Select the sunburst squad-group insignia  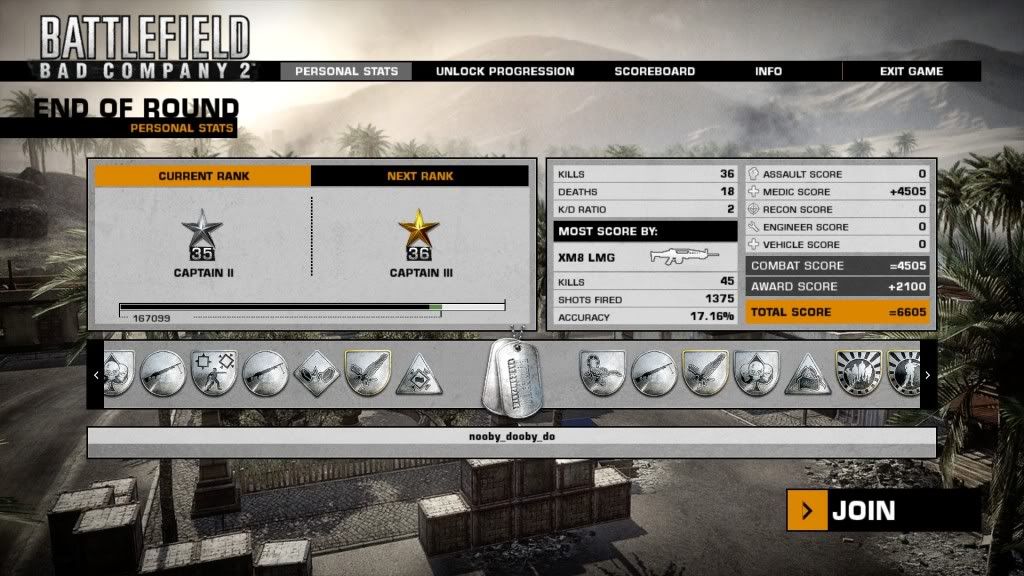(857, 373)
